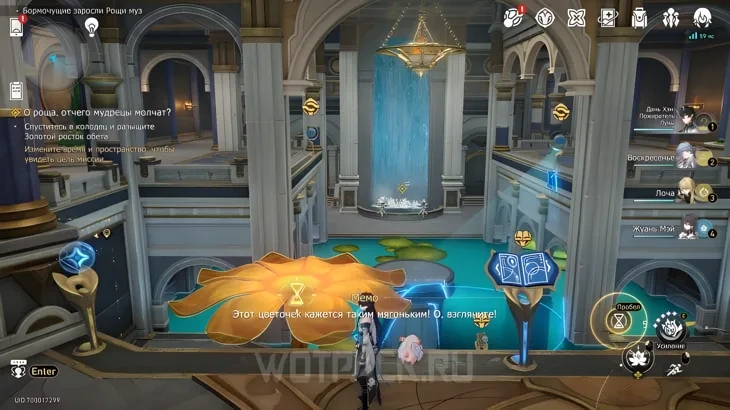Open the backpack inventory
Image resolution: width=730 pixels, height=410 pixels.
[x=639, y=17]
